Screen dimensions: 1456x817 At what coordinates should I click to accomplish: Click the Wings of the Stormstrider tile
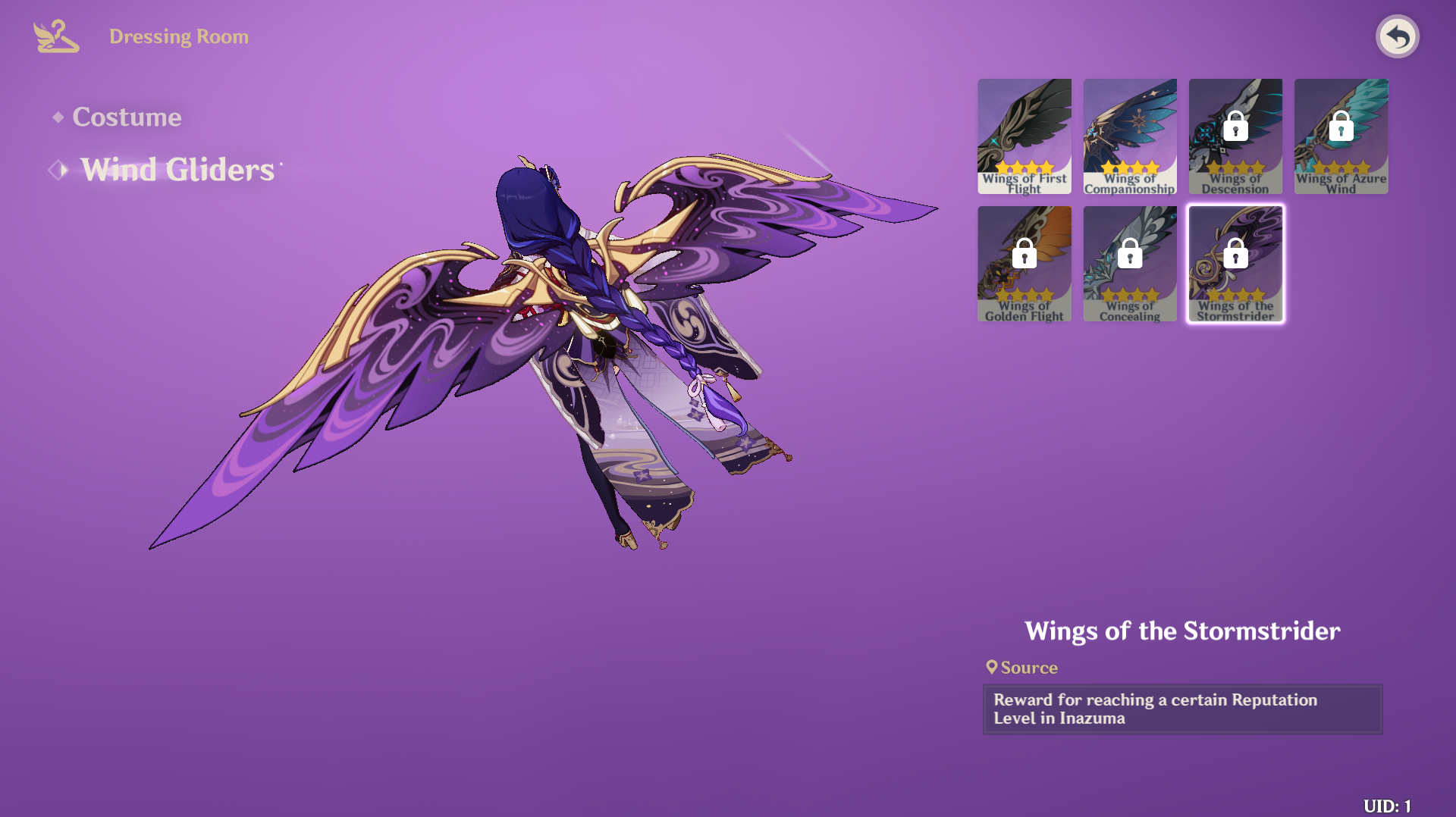[1235, 264]
